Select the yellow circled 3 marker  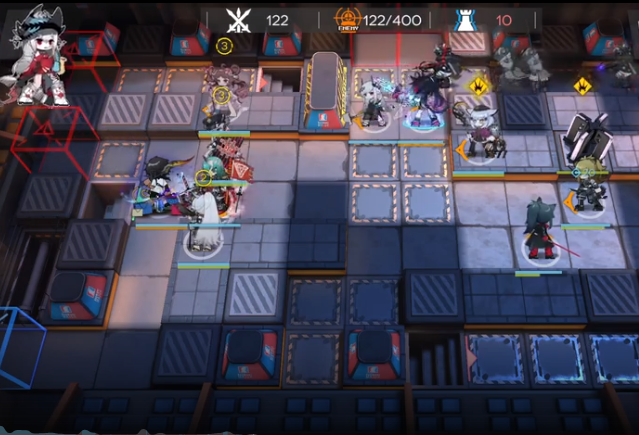click(x=224, y=46)
